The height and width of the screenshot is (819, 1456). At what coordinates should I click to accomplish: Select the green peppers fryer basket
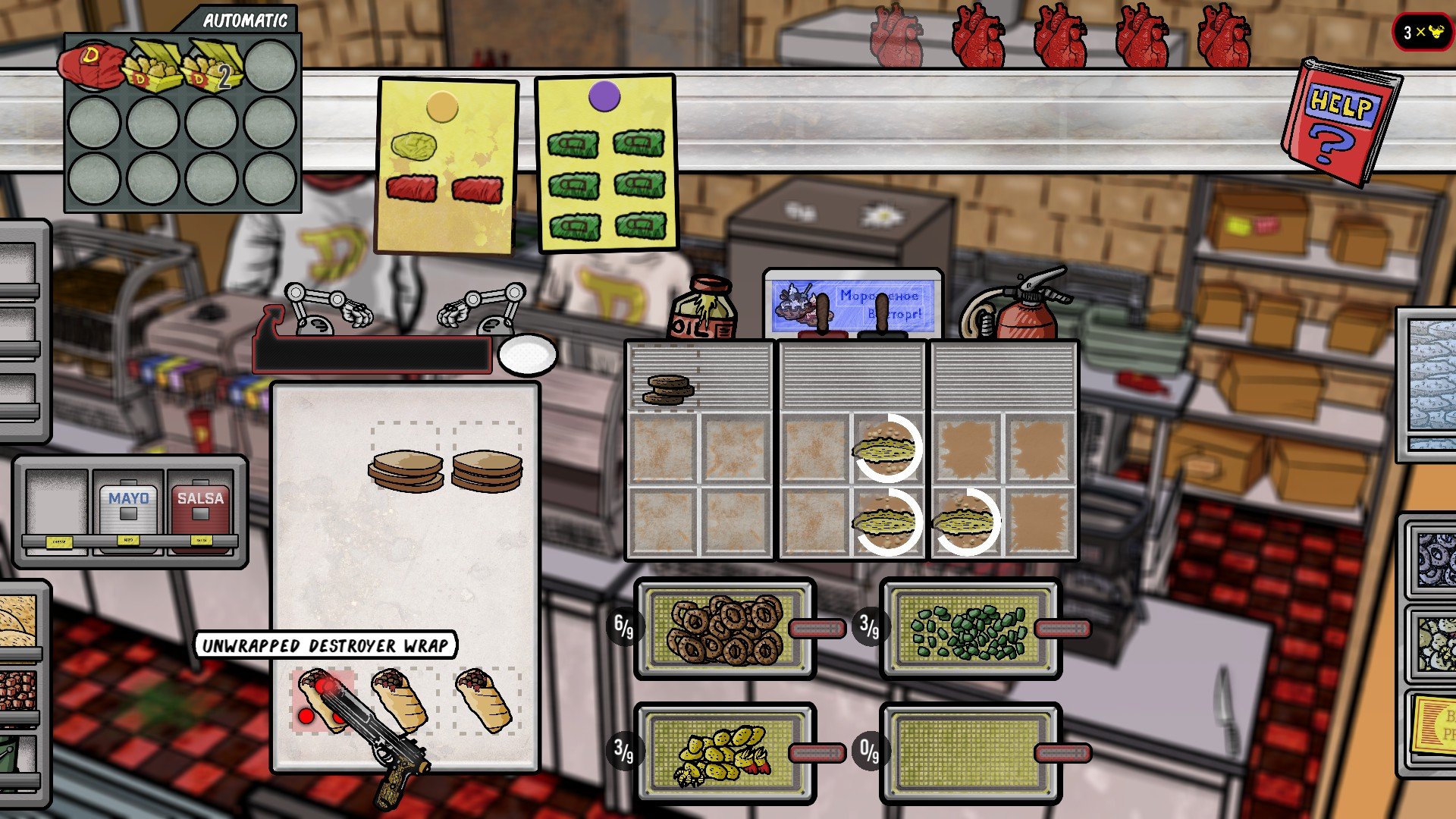point(970,629)
